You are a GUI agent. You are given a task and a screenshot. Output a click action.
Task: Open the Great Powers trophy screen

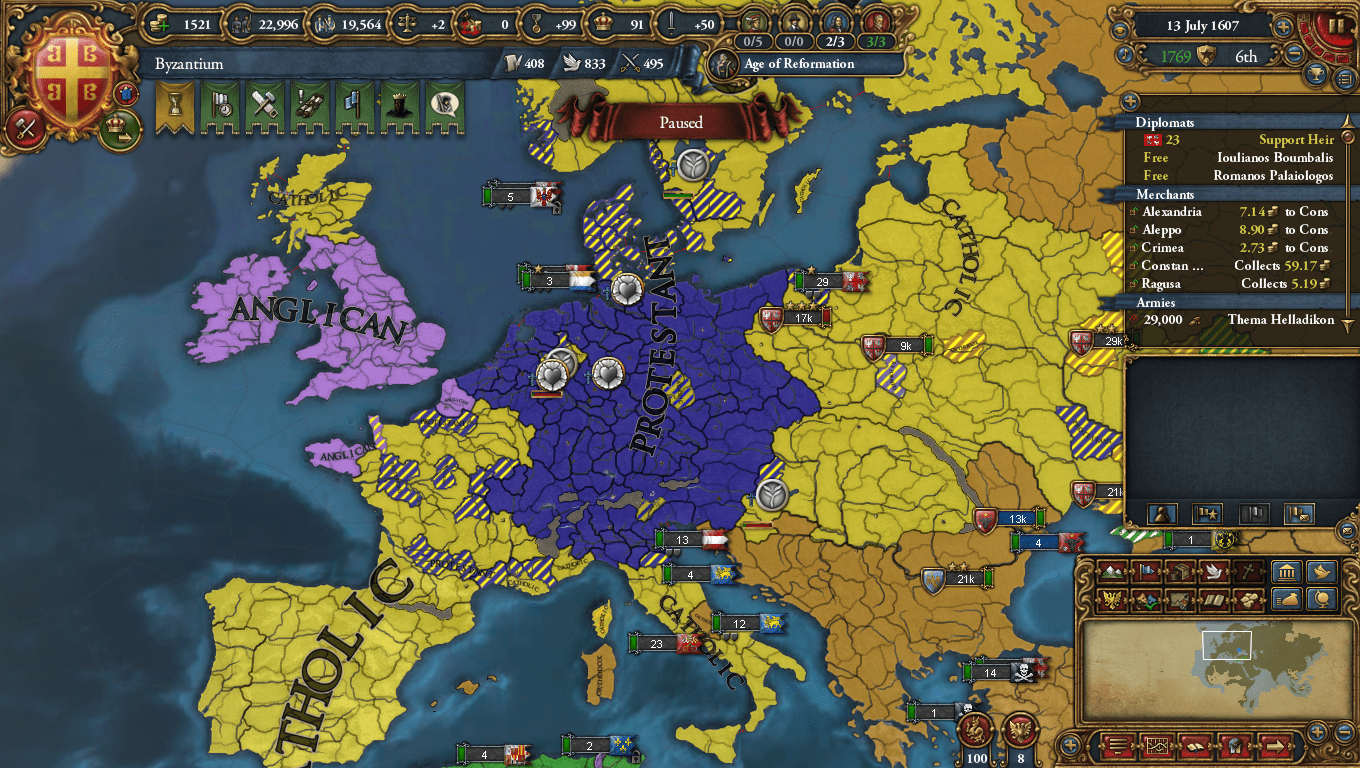tap(1315, 73)
